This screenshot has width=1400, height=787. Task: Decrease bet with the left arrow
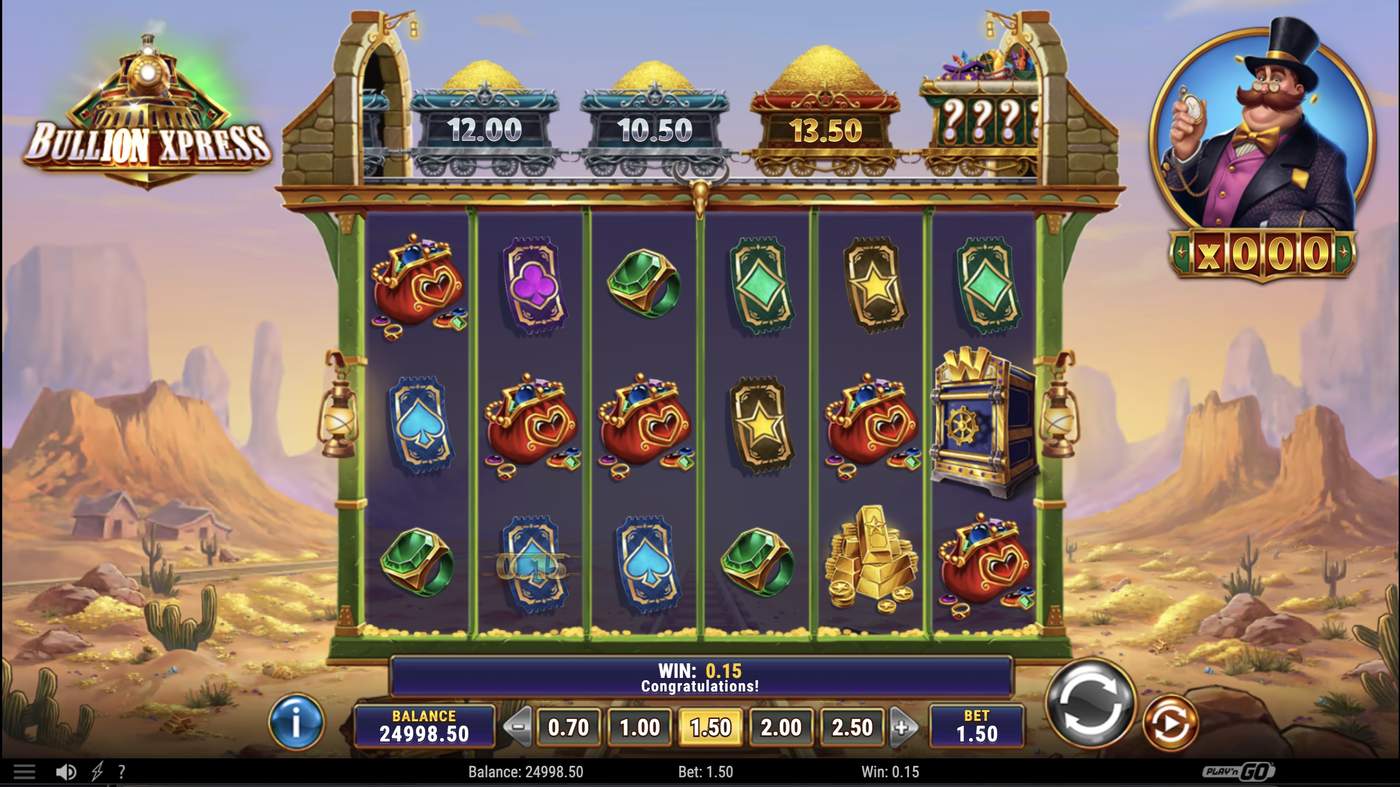[x=517, y=727]
